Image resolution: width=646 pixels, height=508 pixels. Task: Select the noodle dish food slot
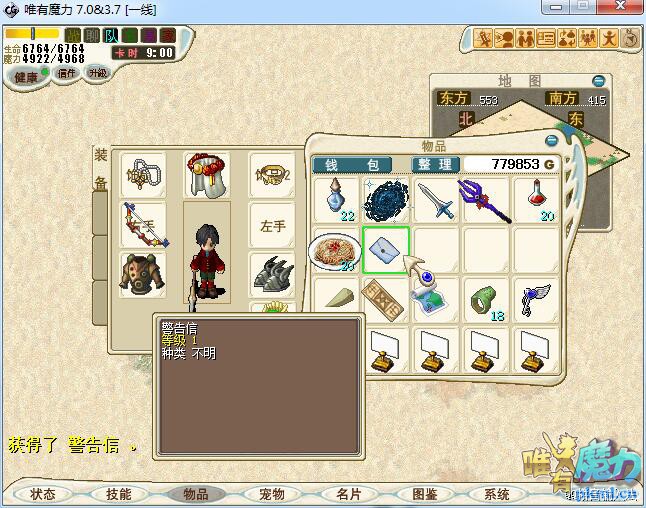335,250
